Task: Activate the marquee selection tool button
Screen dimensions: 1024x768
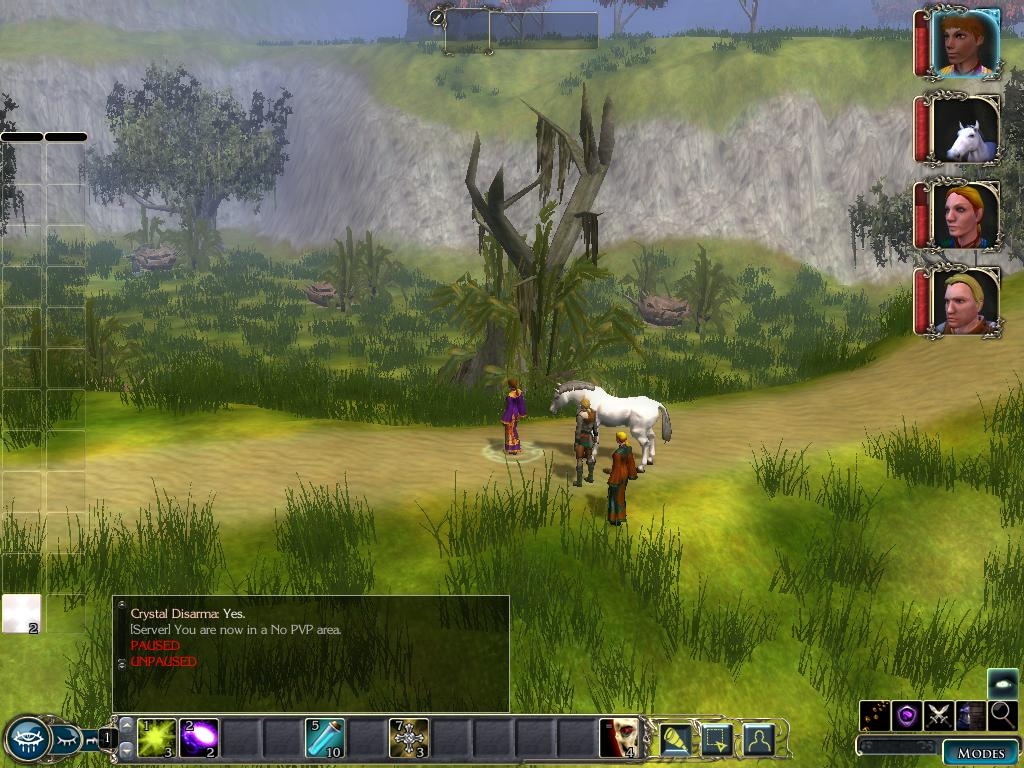Action: point(717,739)
